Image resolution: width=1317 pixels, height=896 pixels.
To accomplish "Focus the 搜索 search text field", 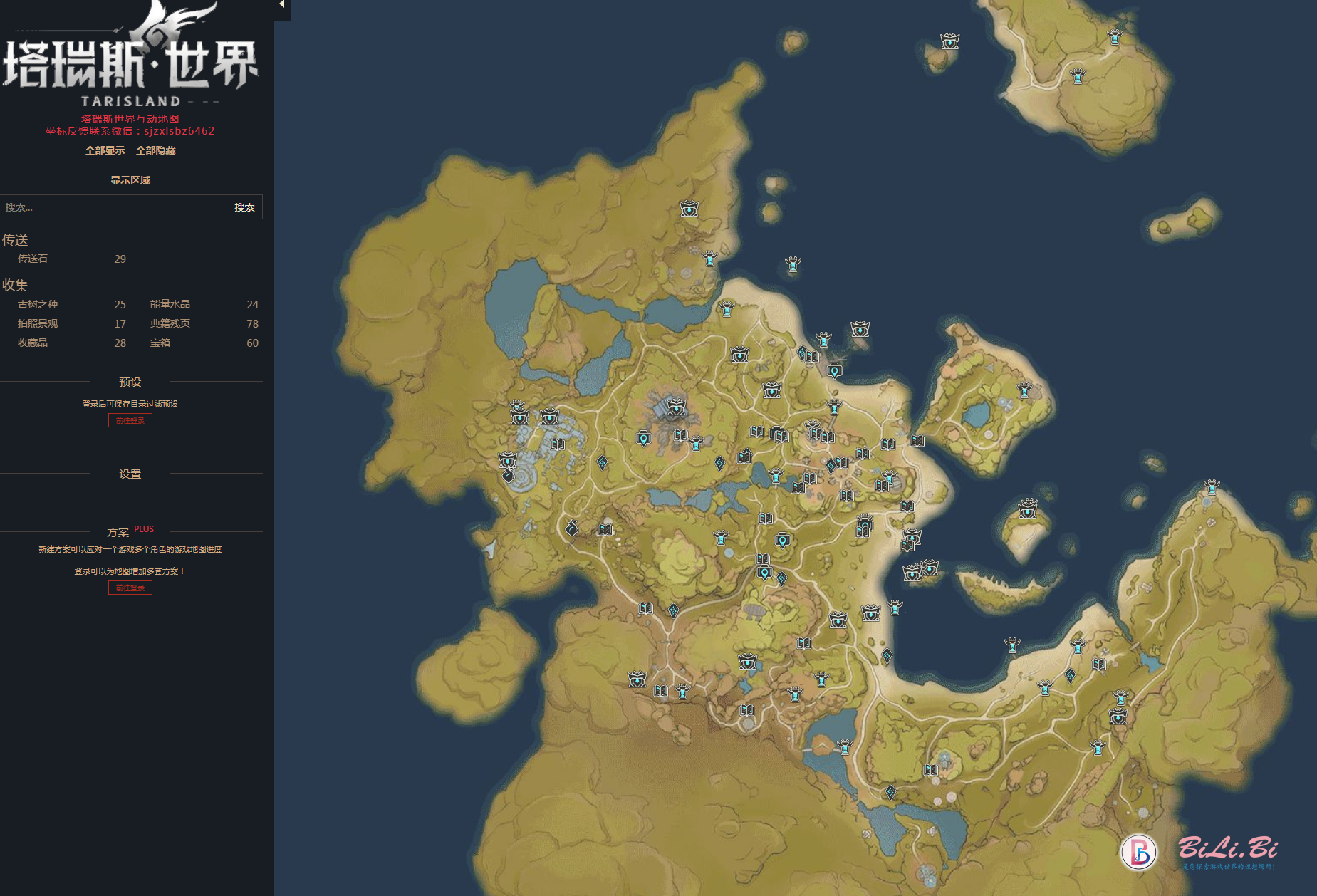I will pos(113,207).
